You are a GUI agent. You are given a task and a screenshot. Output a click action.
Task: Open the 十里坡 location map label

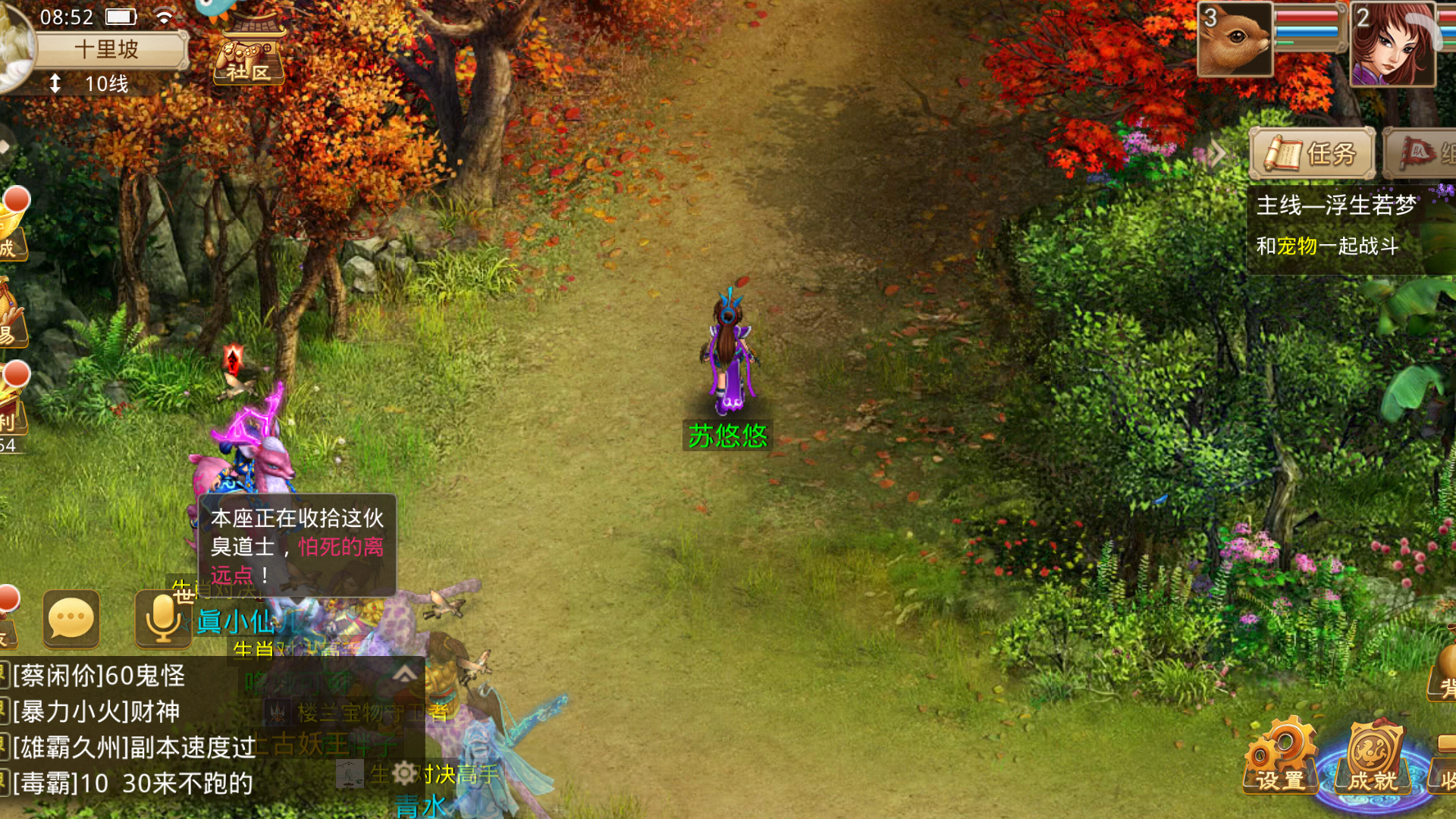[x=107, y=50]
